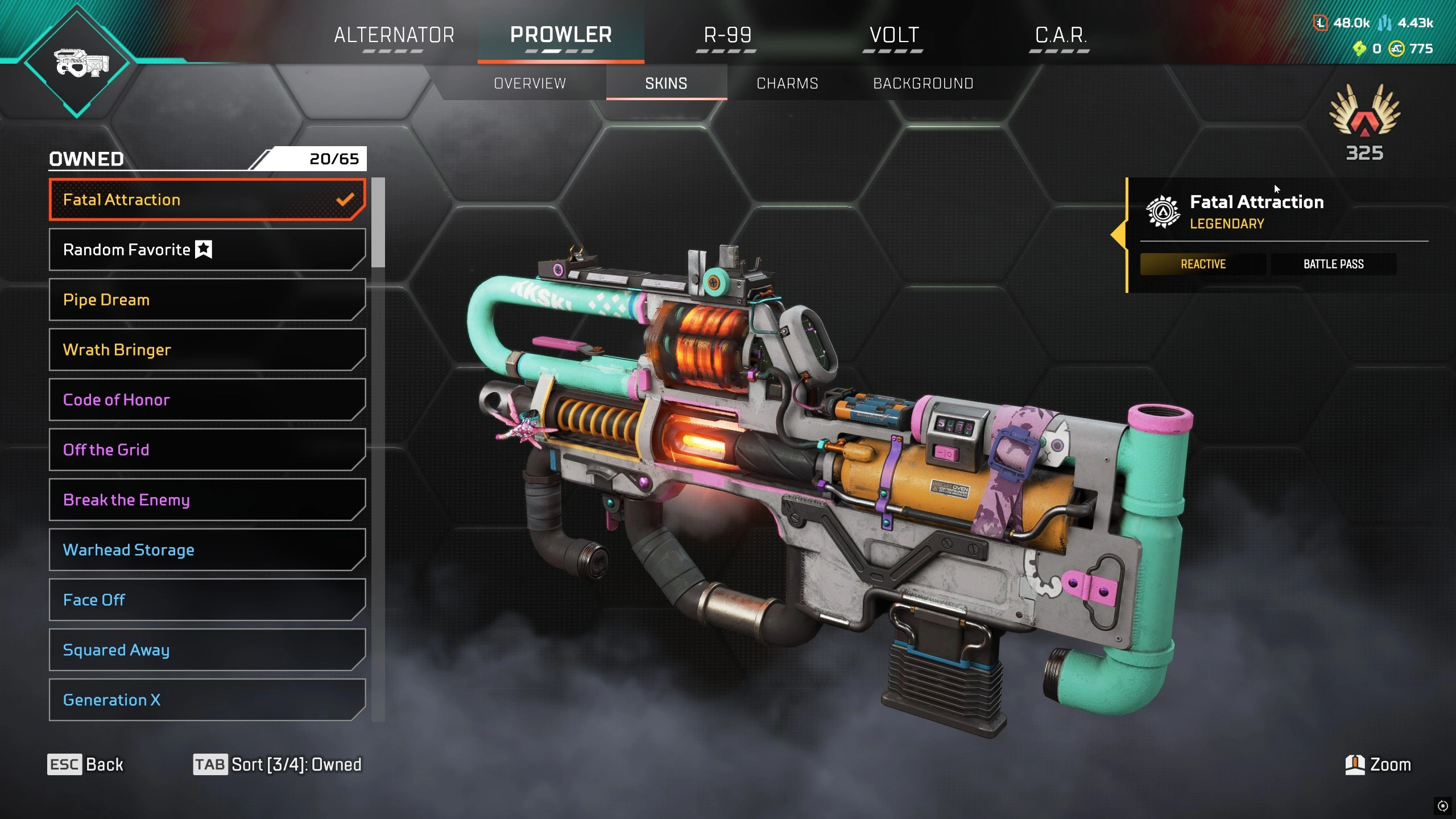Screen dimensions: 1456x819
Task: Show the Background sub-tab
Action: pos(923,84)
